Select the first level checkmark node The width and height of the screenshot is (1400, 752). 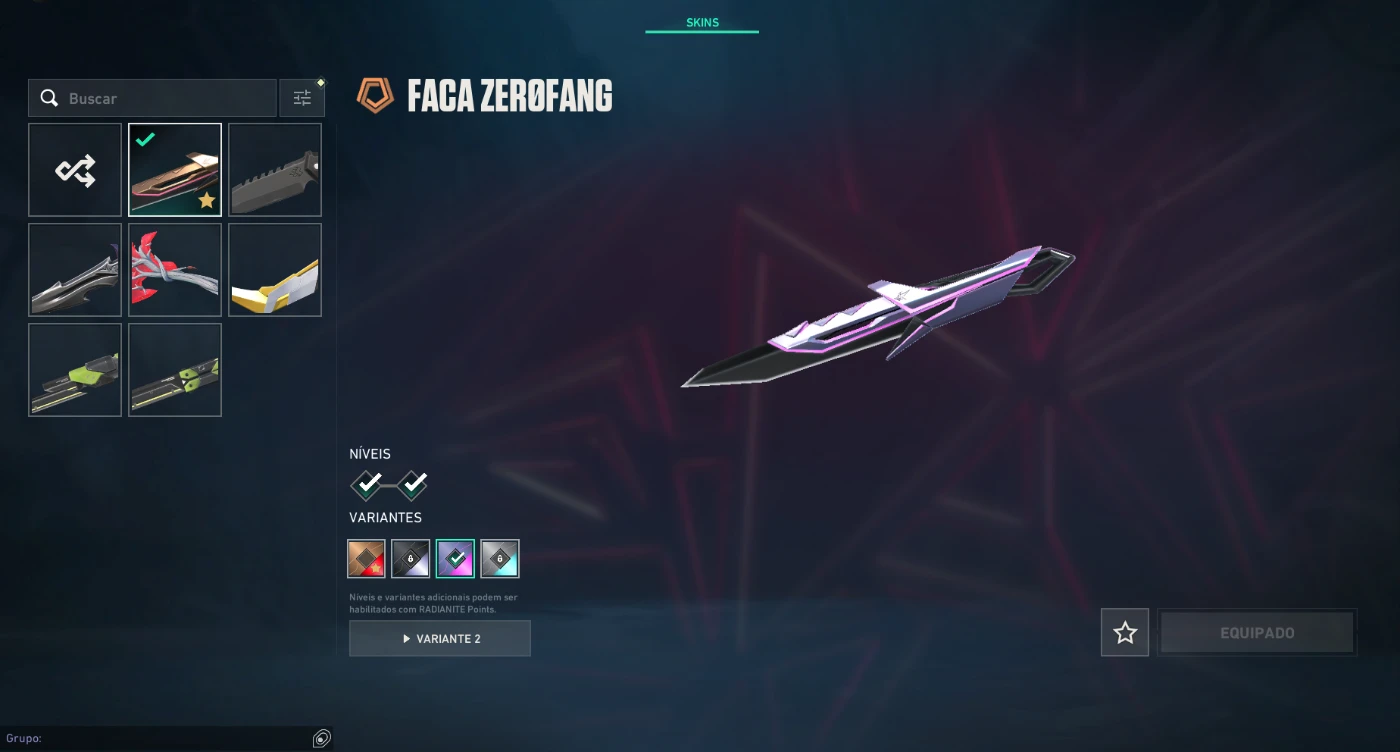[367, 485]
